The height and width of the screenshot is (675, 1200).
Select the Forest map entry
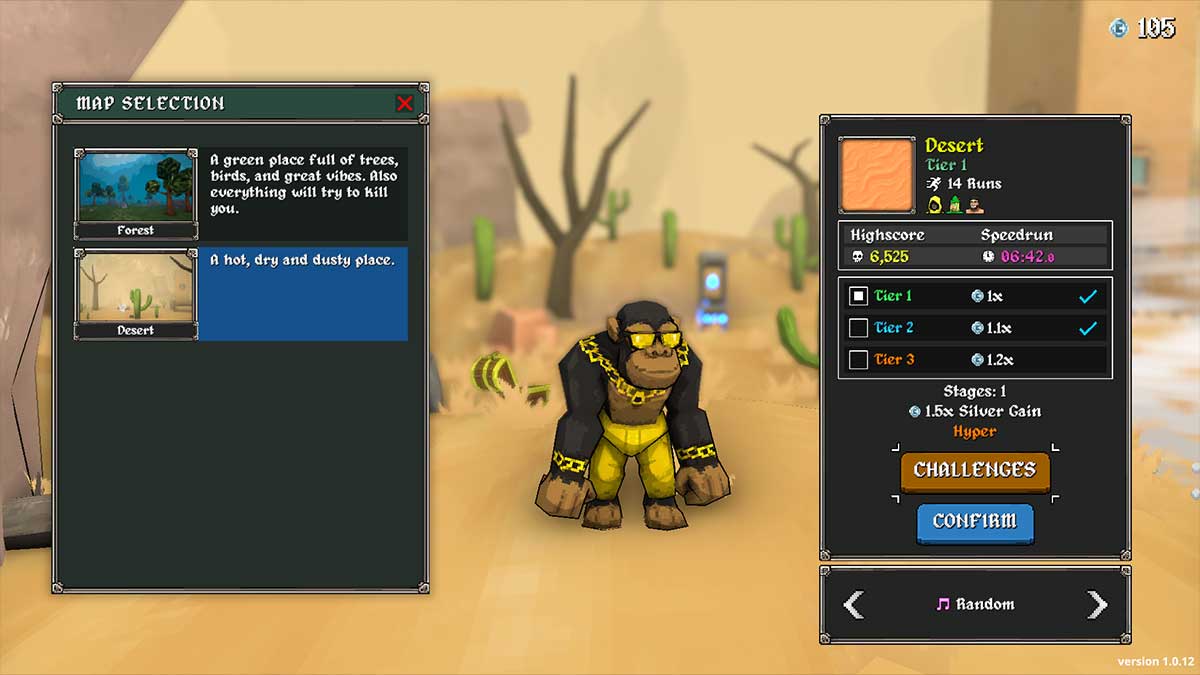click(x=136, y=193)
